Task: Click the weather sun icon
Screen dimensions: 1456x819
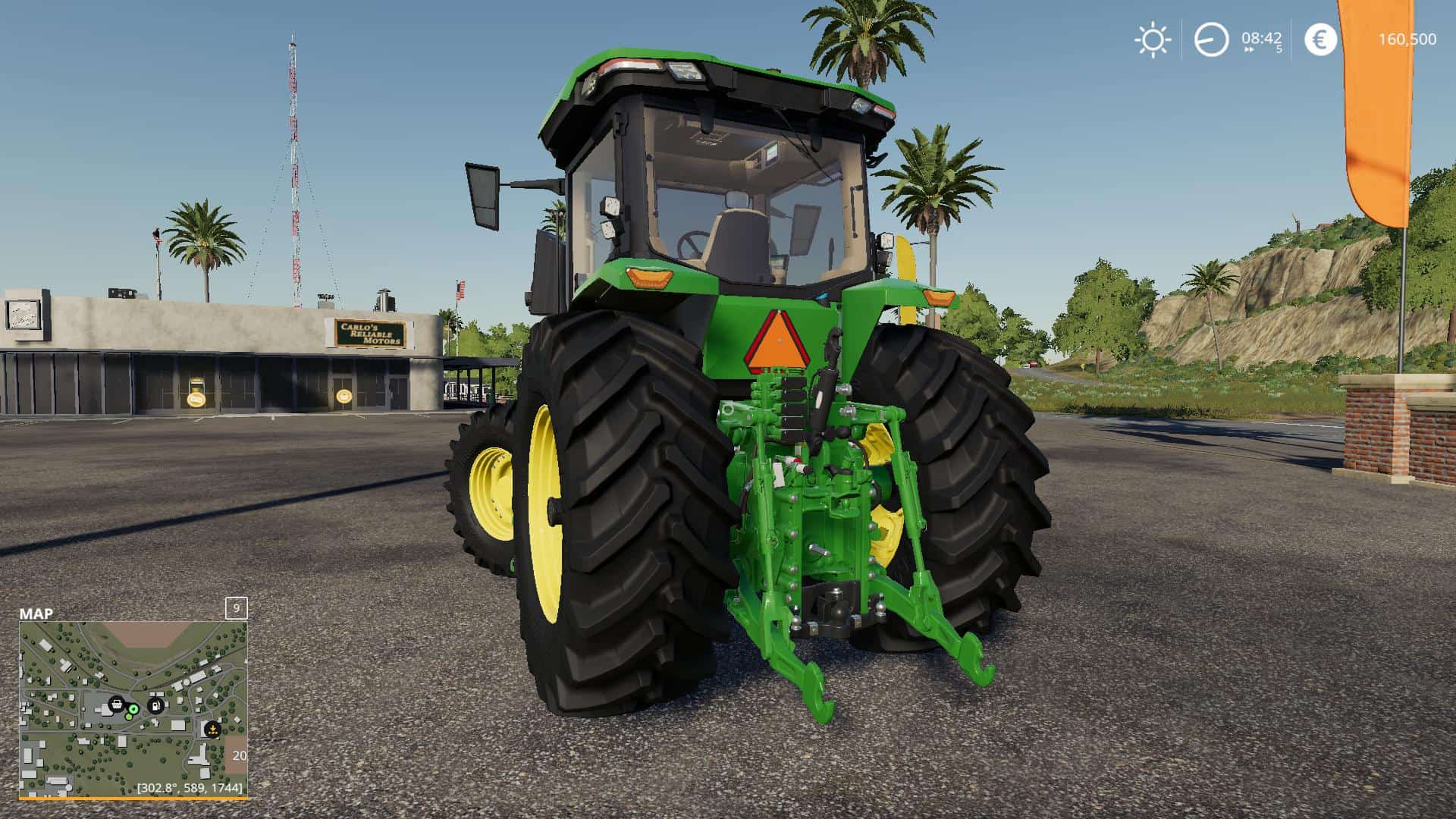Action: coord(1153,37)
